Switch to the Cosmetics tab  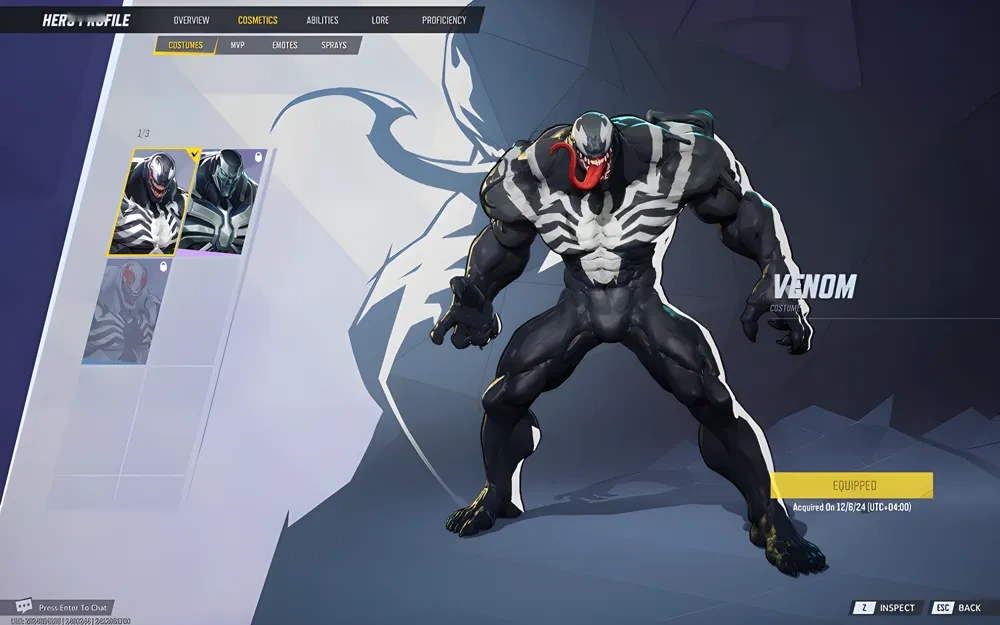click(x=258, y=20)
